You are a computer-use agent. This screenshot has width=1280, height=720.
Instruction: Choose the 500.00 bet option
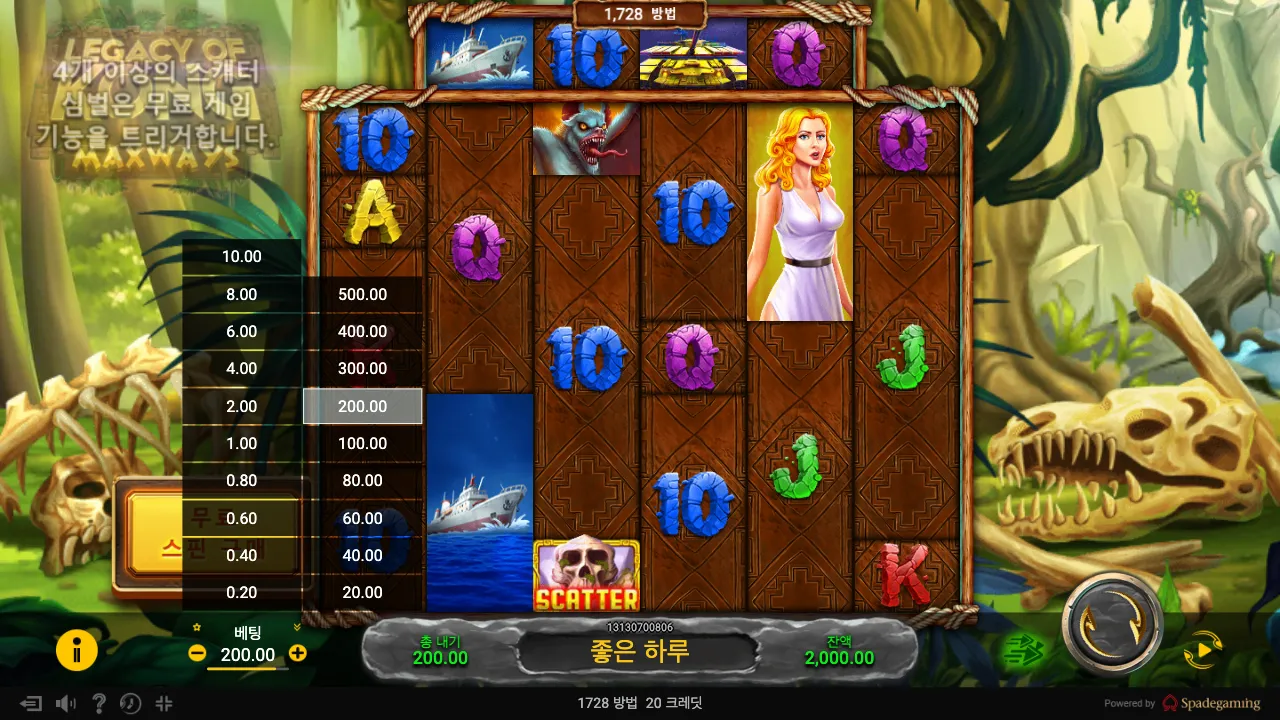363,294
